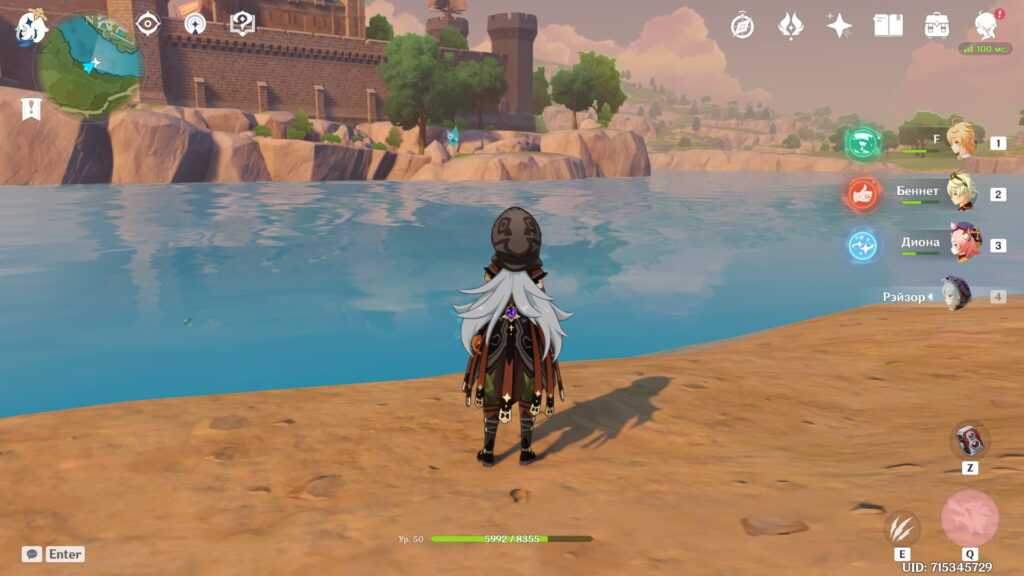Toggle the eye-shaped view icon
Screen dimensions: 1024x576
[x=148, y=24]
